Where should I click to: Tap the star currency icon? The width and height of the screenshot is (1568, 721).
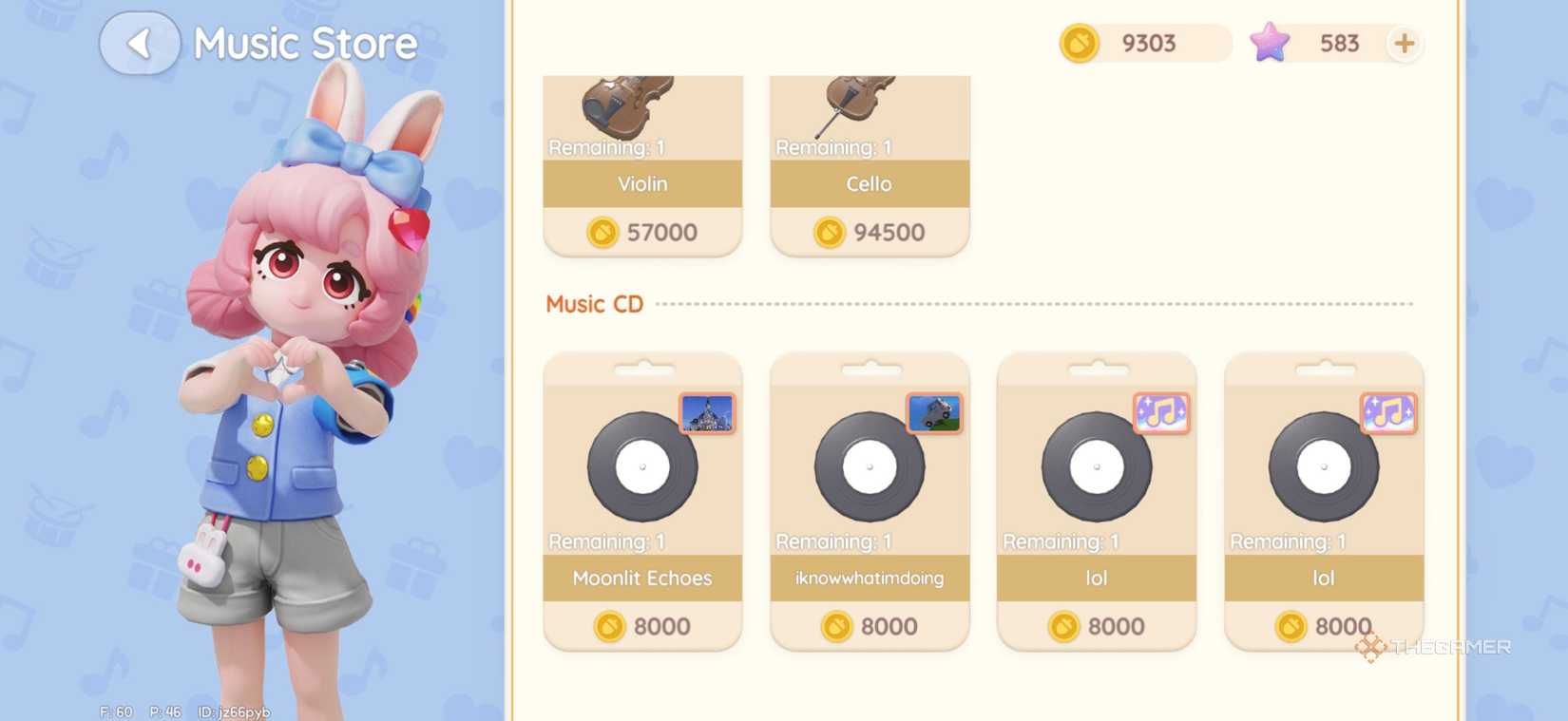pyautogui.click(x=1272, y=43)
